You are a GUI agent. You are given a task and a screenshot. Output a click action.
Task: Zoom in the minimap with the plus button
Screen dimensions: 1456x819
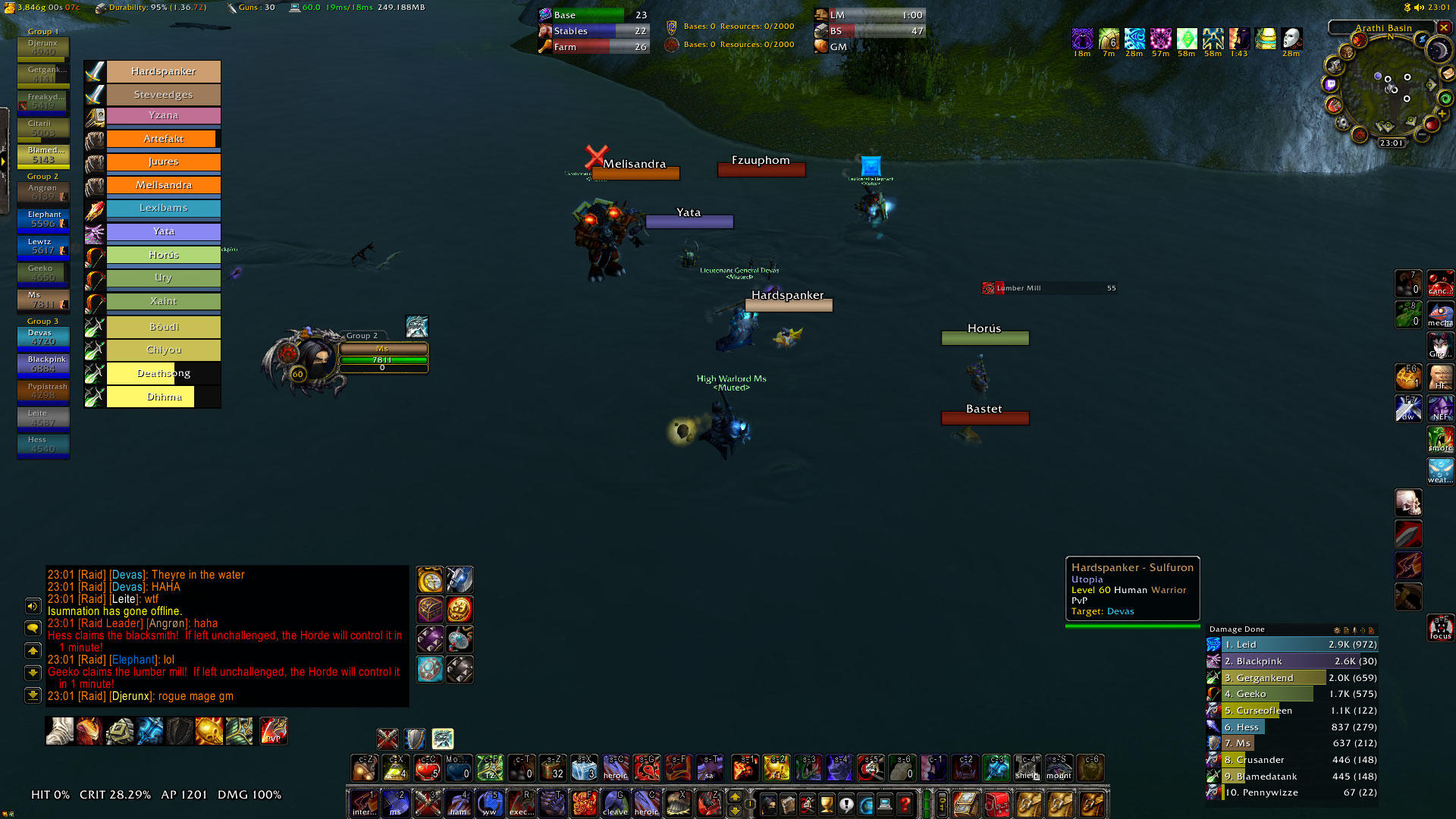coord(1442,113)
